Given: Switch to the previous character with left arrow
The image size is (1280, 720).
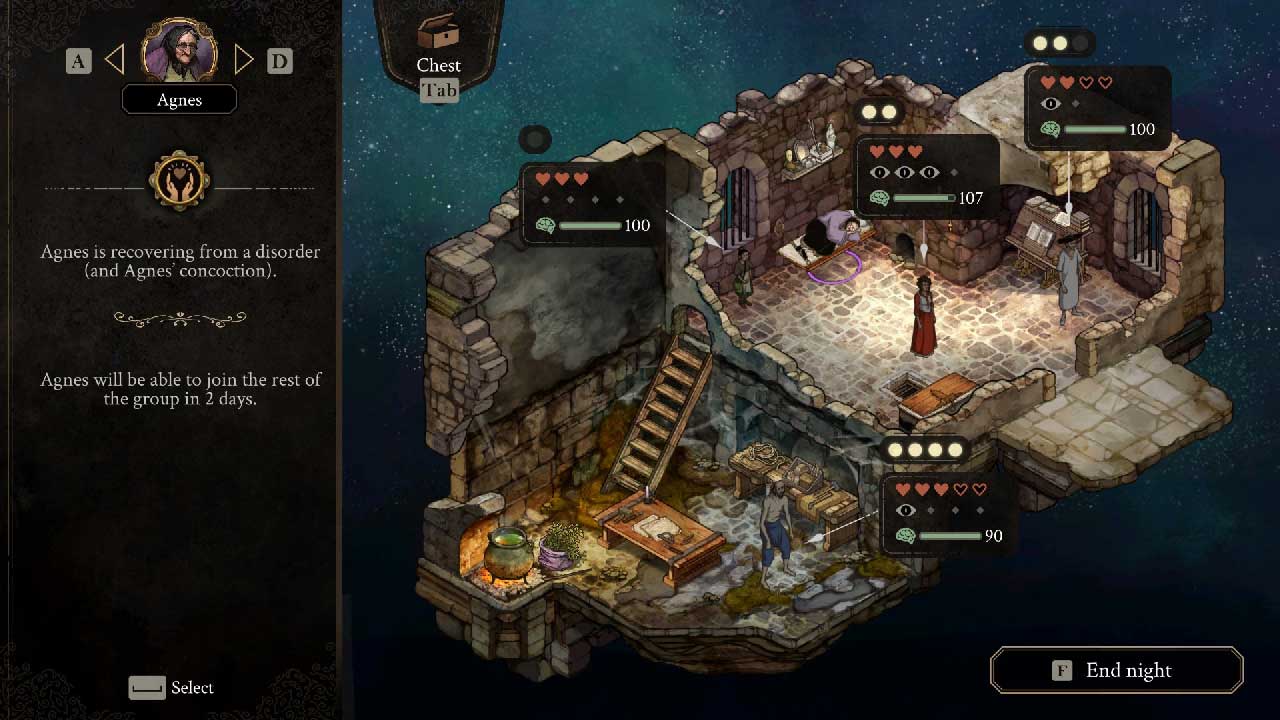Looking at the screenshot, I should click(115, 61).
